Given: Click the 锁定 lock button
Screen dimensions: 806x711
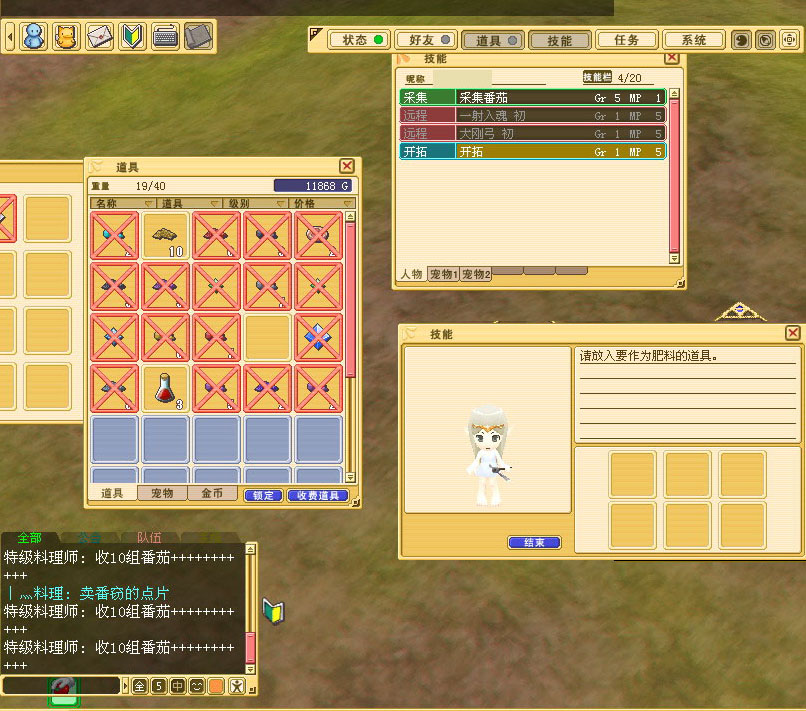Looking at the screenshot, I should click(264, 495).
